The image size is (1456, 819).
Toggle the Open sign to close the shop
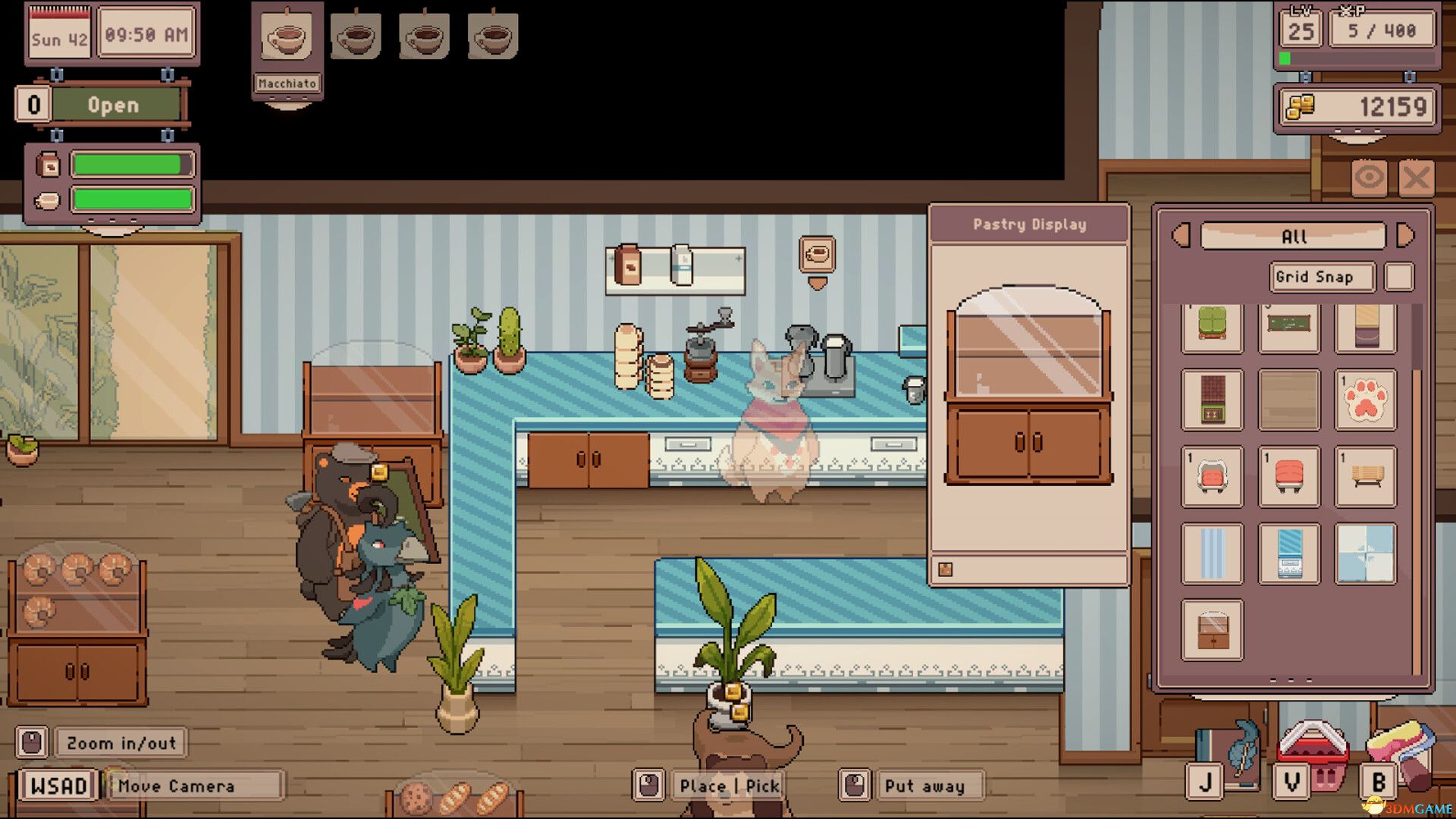[x=114, y=105]
